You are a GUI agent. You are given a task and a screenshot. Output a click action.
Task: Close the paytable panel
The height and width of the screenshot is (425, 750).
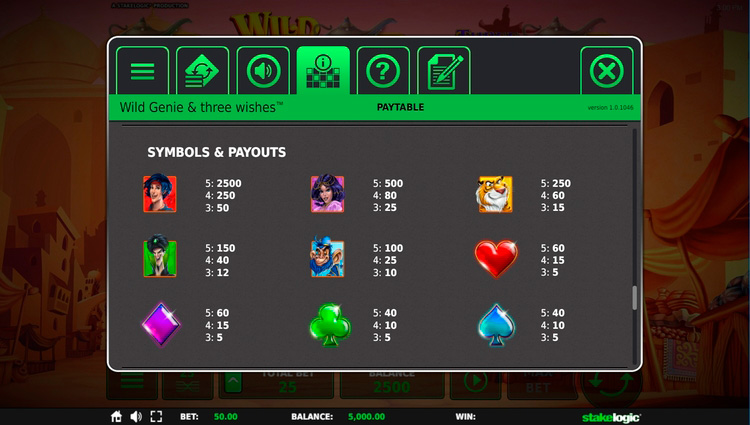point(606,71)
